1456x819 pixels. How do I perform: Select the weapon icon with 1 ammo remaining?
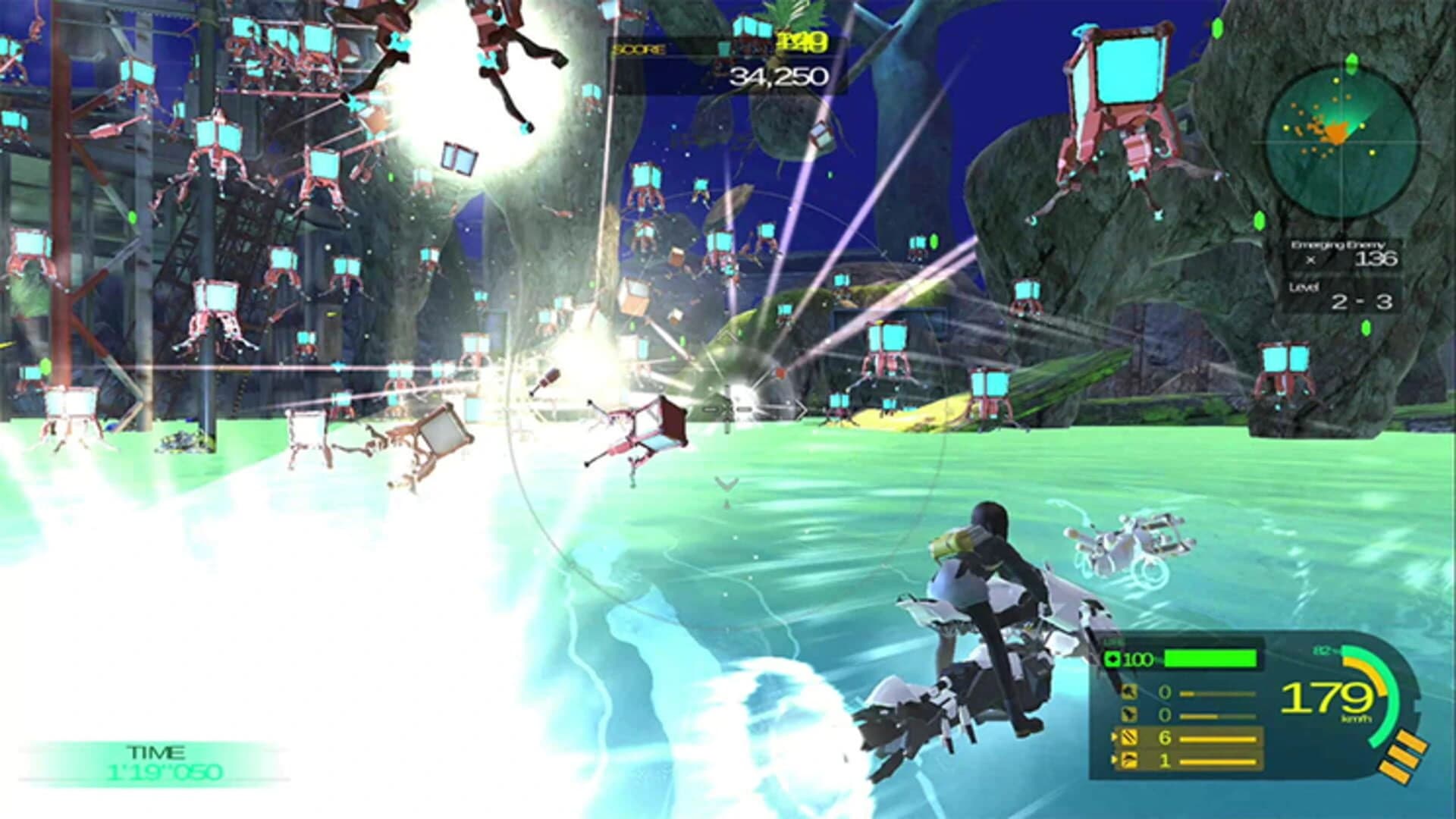pyautogui.click(x=1129, y=761)
